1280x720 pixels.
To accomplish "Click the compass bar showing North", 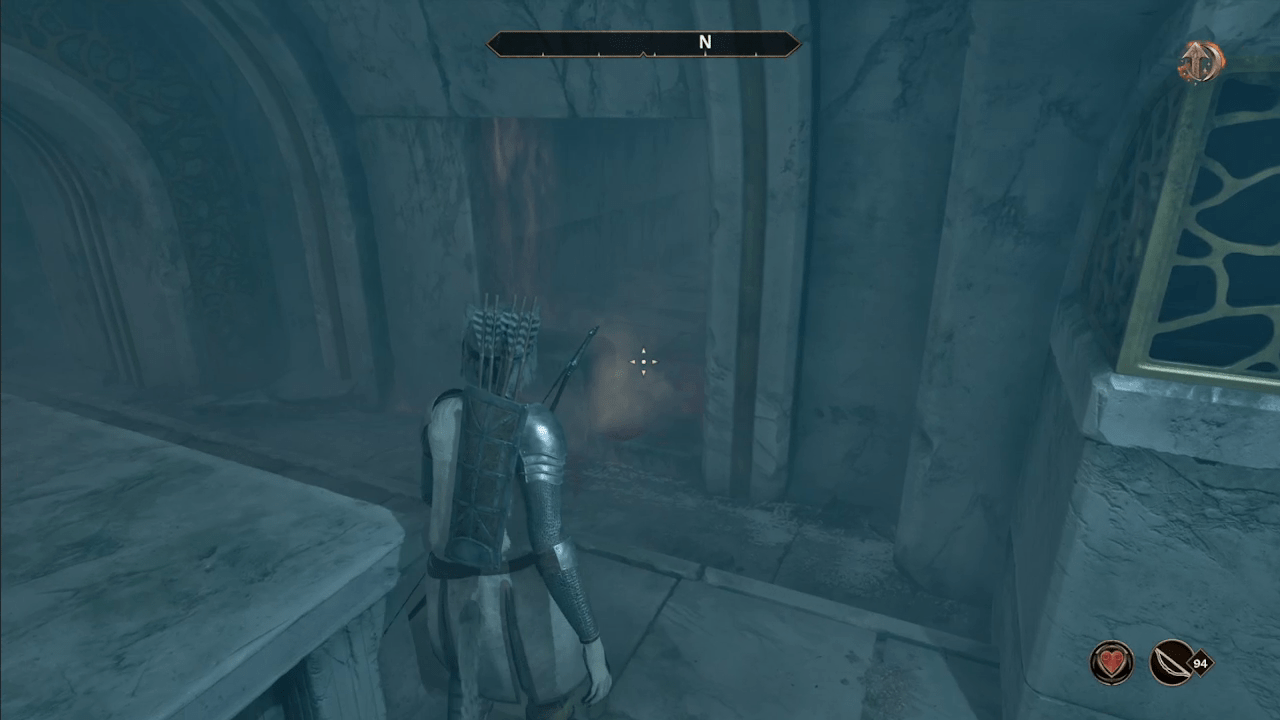I will (643, 44).
